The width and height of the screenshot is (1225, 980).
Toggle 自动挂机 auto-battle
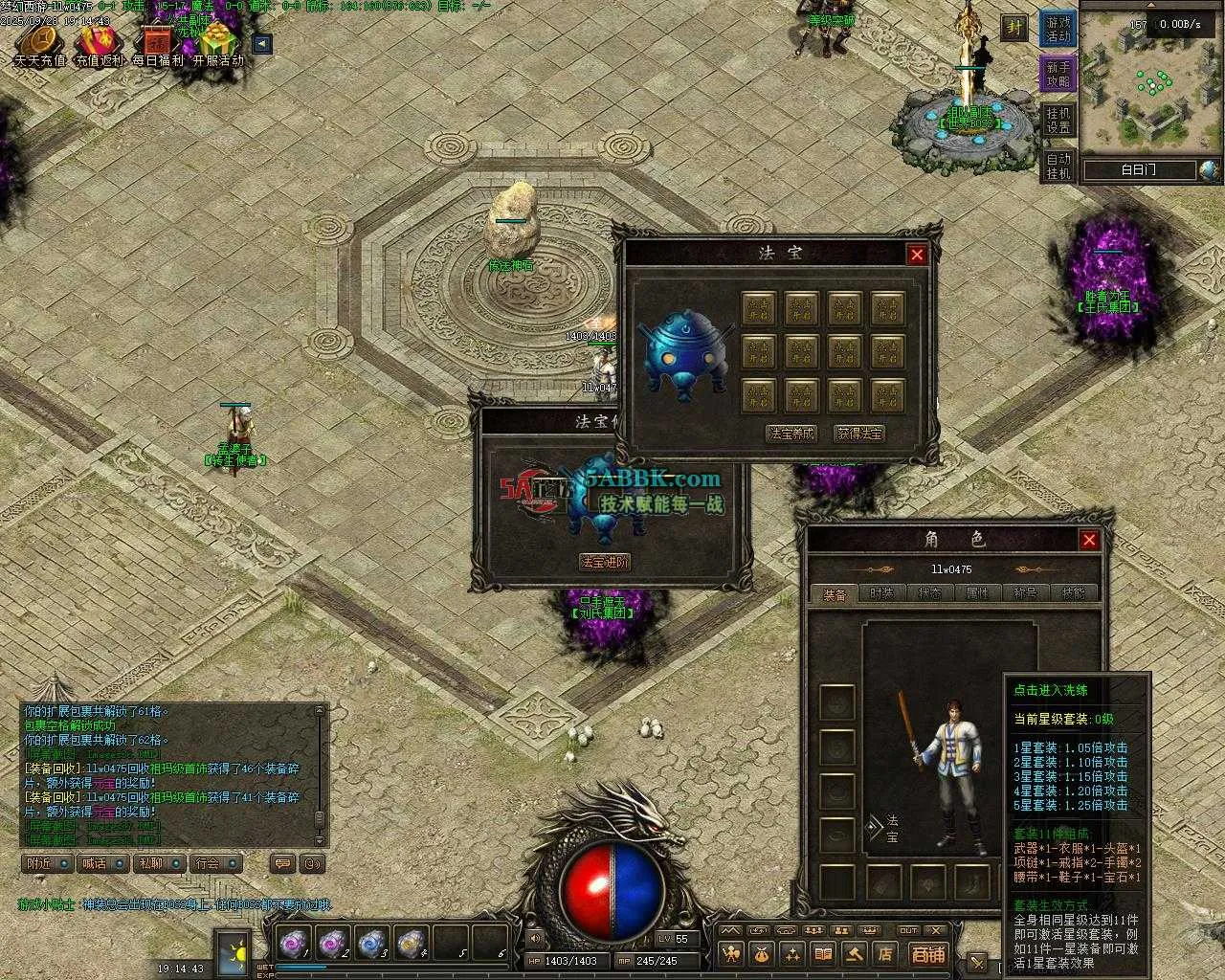(x=1058, y=166)
